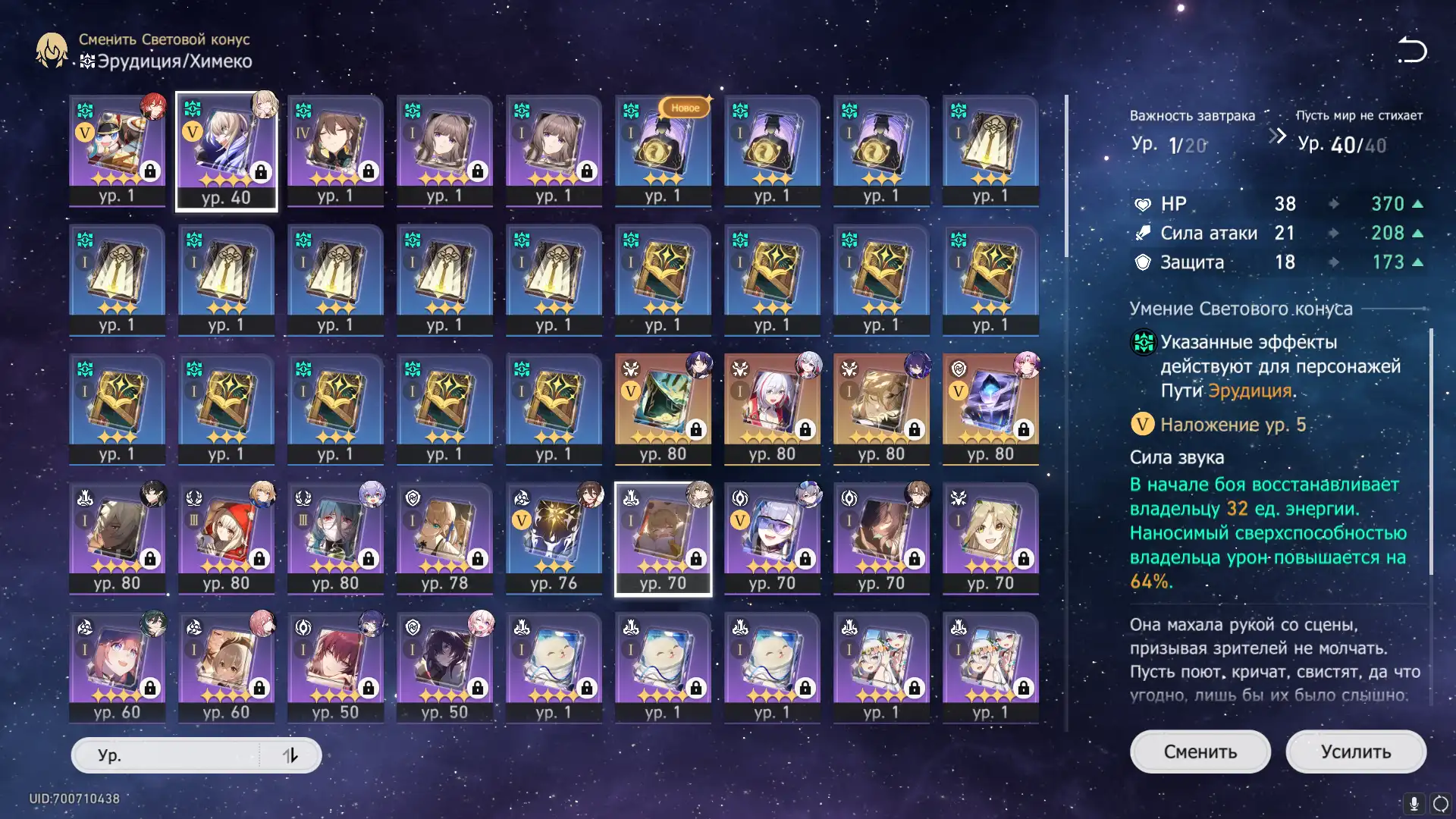Select the breakfast-themed cone worn by Himeko

point(117,150)
